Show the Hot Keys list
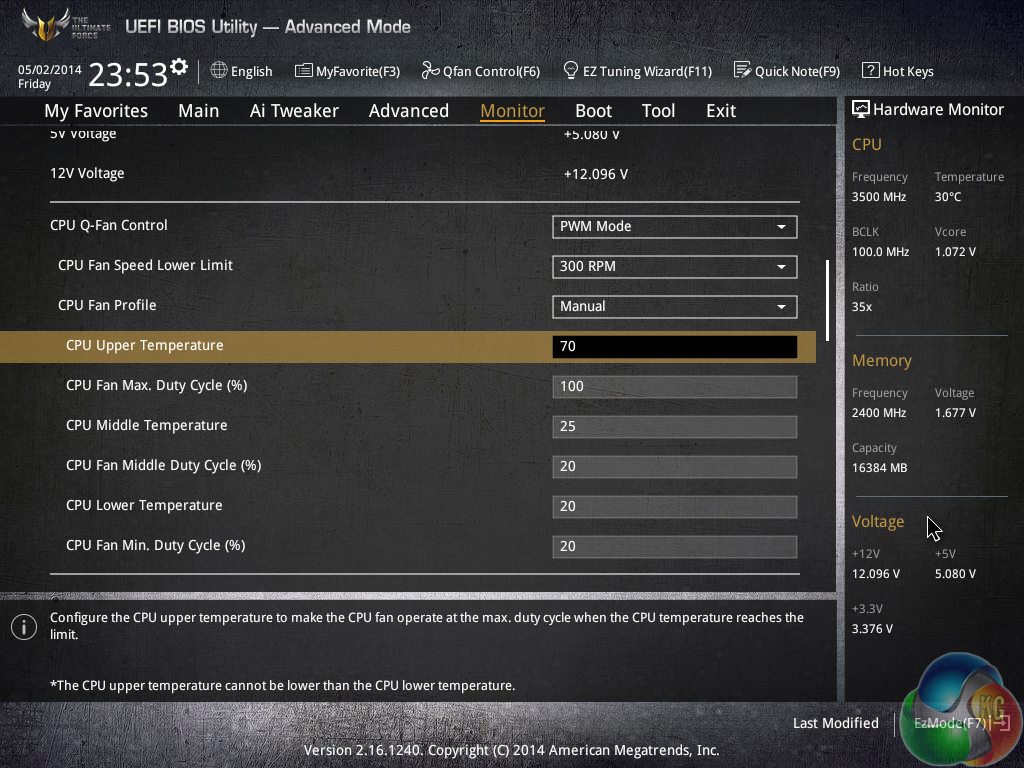 point(898,71)
